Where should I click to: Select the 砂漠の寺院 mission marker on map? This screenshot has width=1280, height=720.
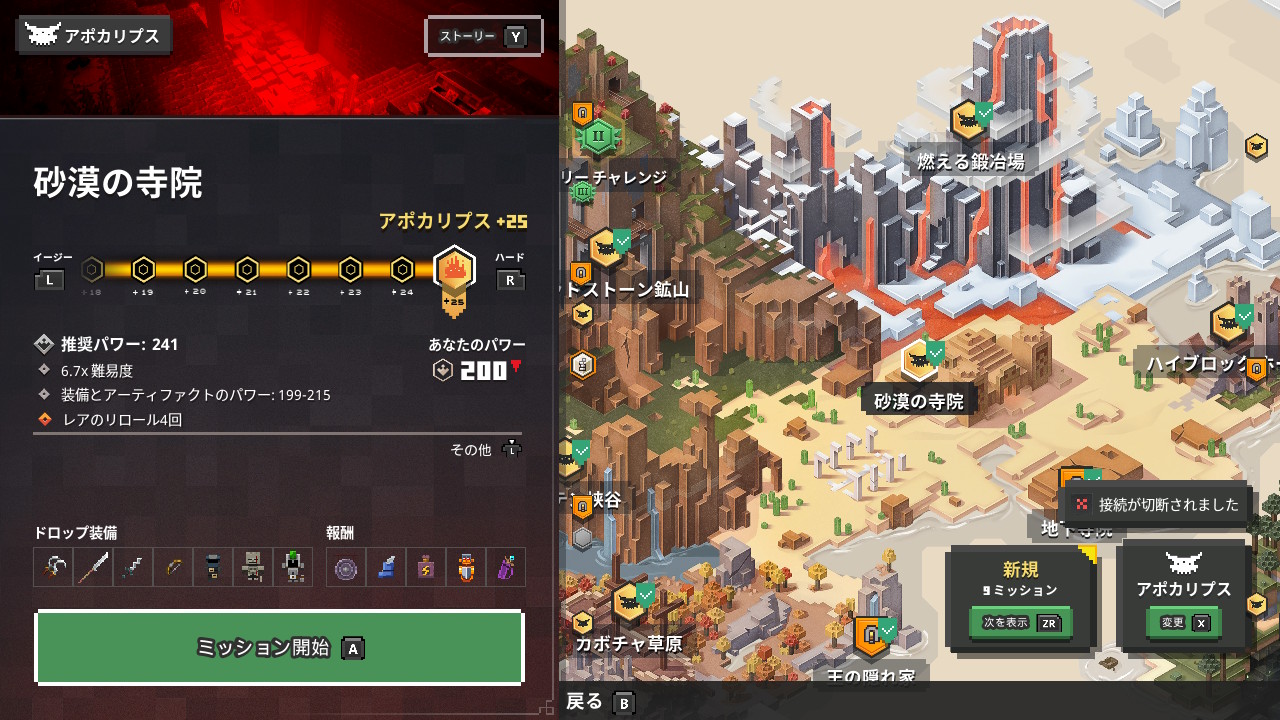pos(918,360)
